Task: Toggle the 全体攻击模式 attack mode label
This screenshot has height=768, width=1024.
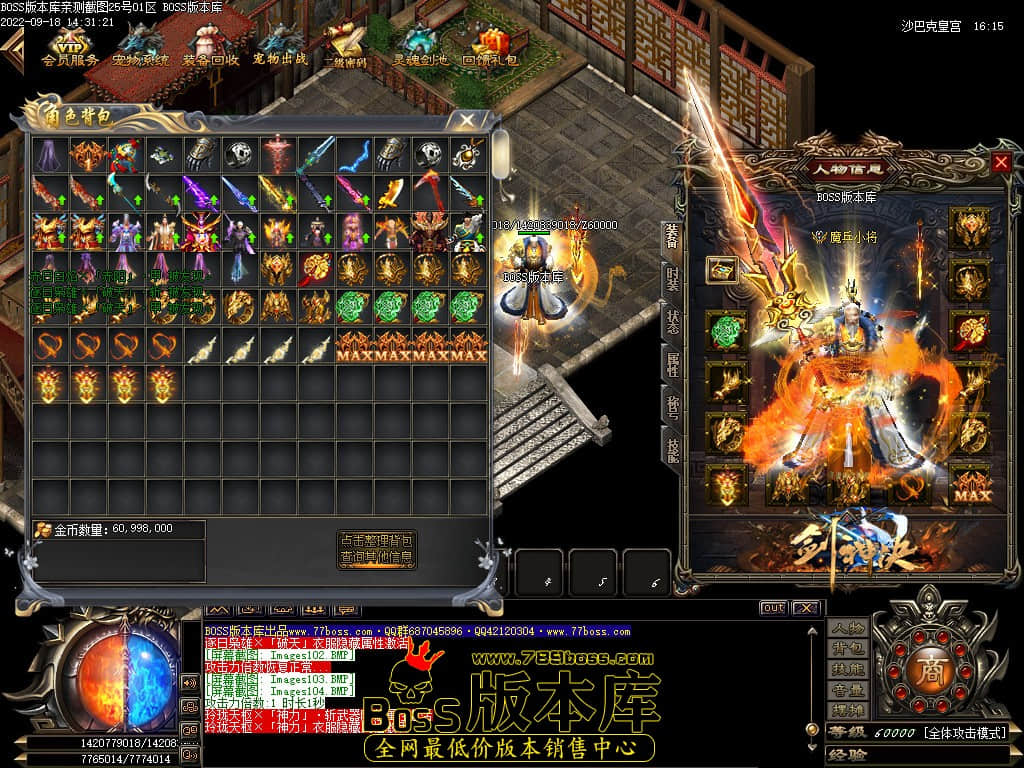Action: tap(963, 733)
